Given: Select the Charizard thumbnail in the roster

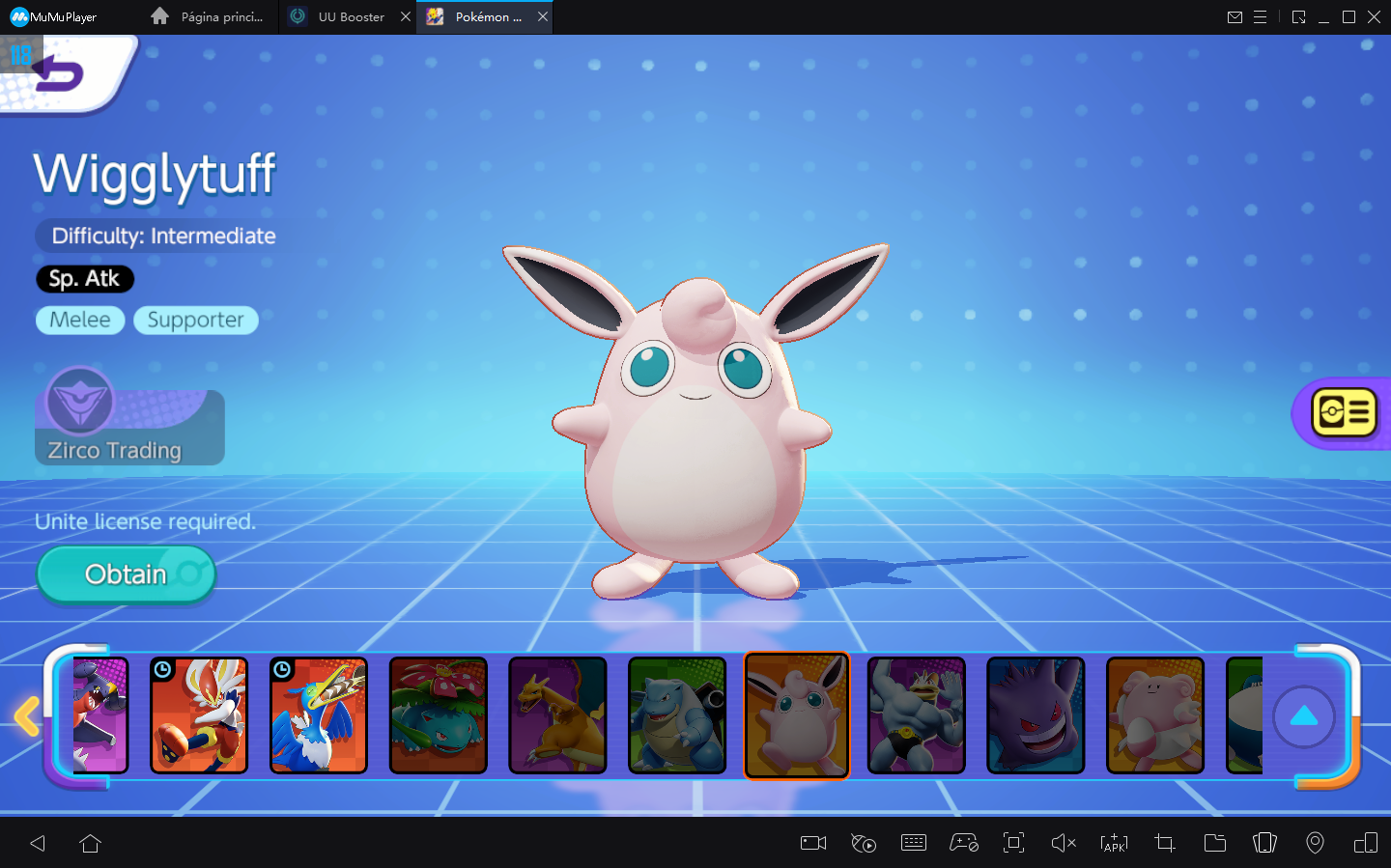Looking at the screenshot, I should (x=557, y=715).
